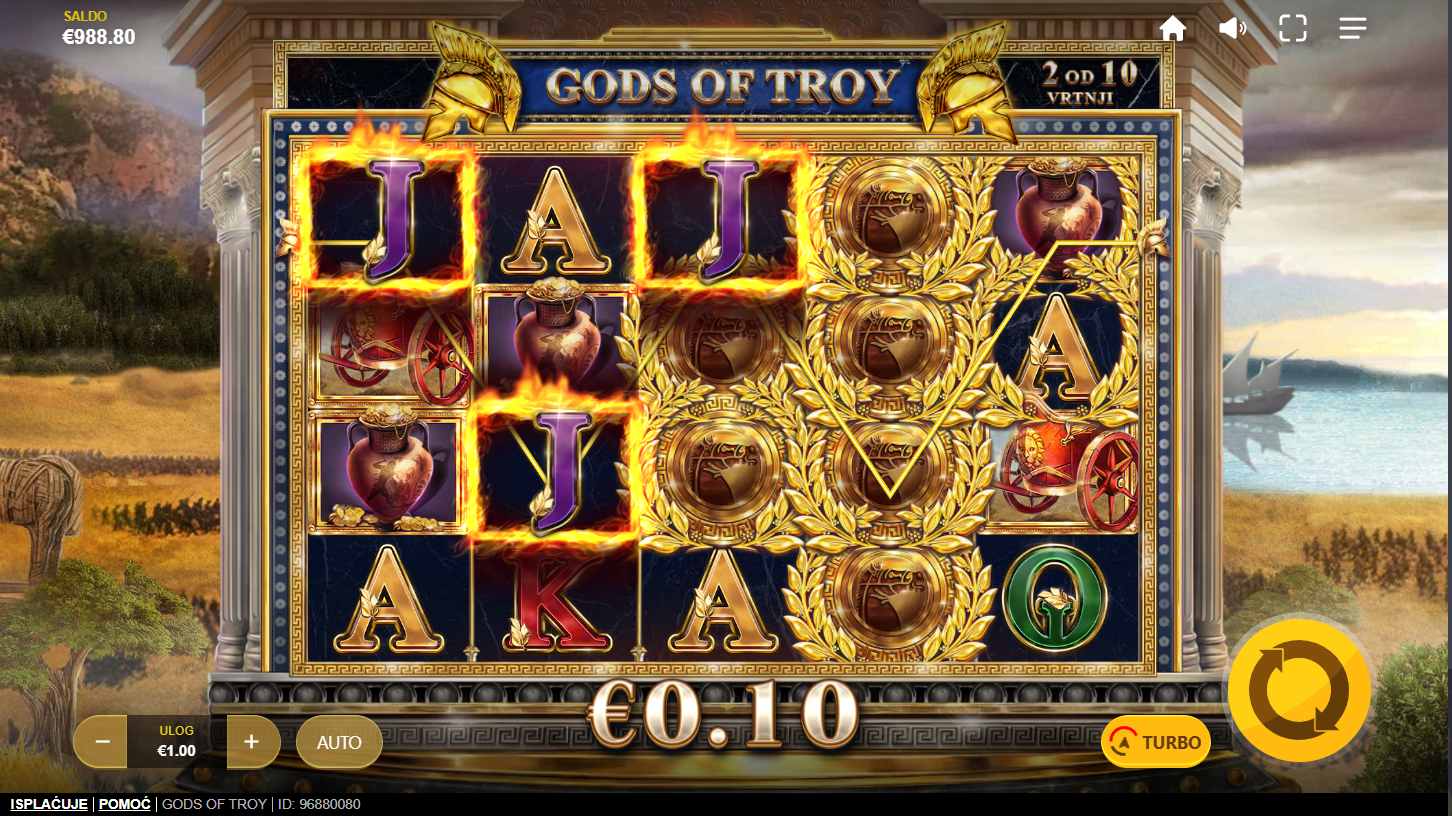
Task: Open the hamburger menu
Action: 1352,28
